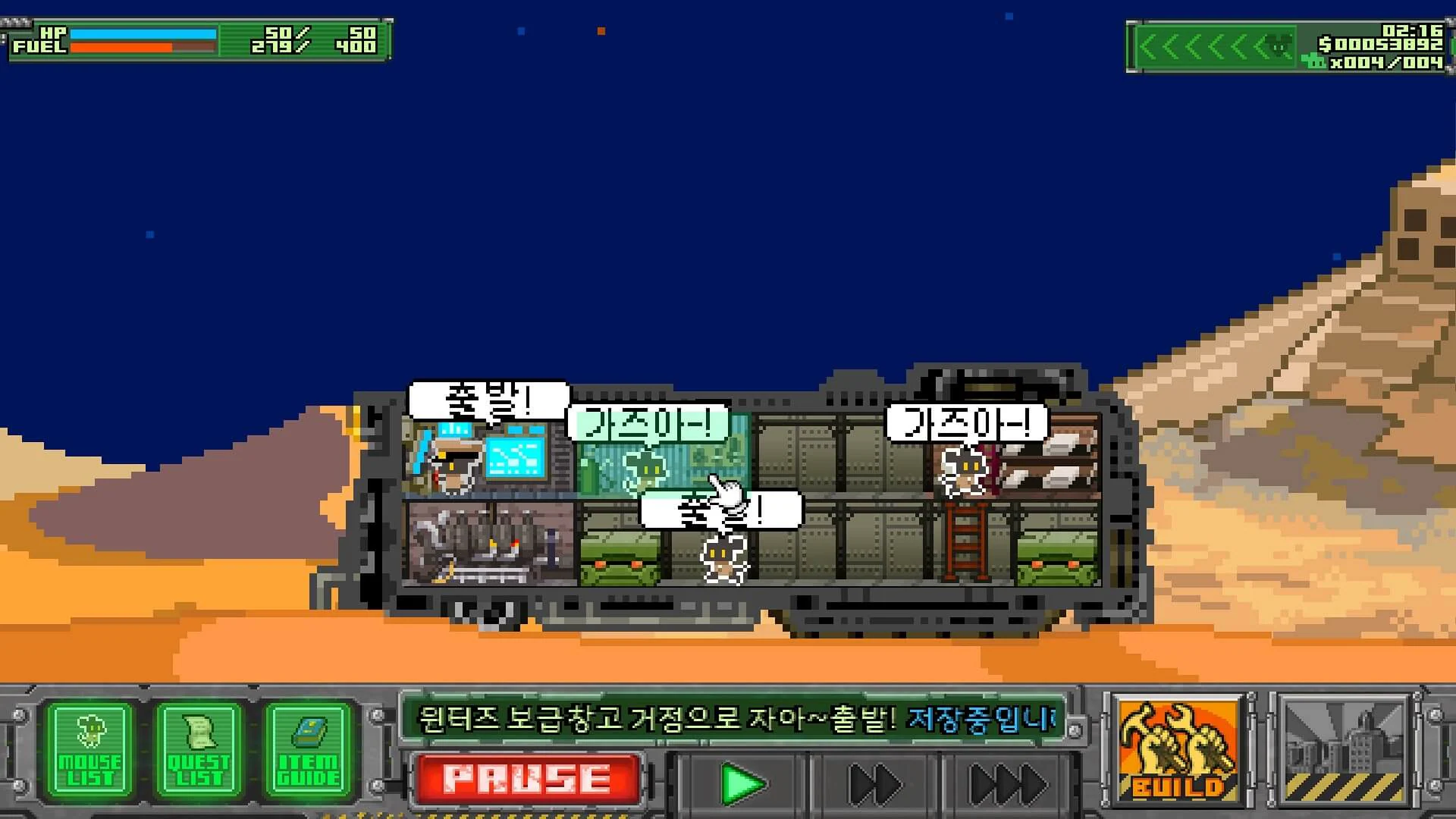The image size is (1456, 819).
Task: Click the mouse face marker on the travel progress bar
Action: pyautogui.click(x=1277, y=44)
